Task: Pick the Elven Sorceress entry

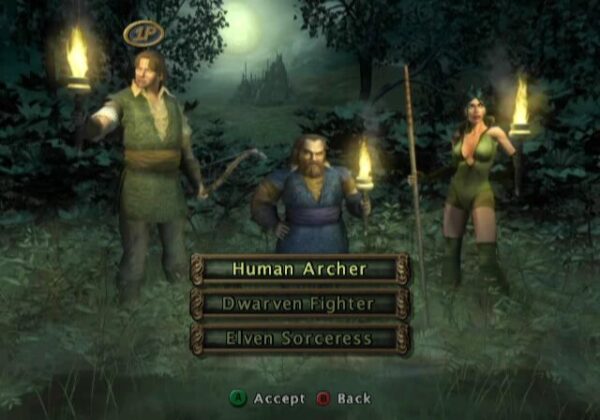Action: (300, 338)
